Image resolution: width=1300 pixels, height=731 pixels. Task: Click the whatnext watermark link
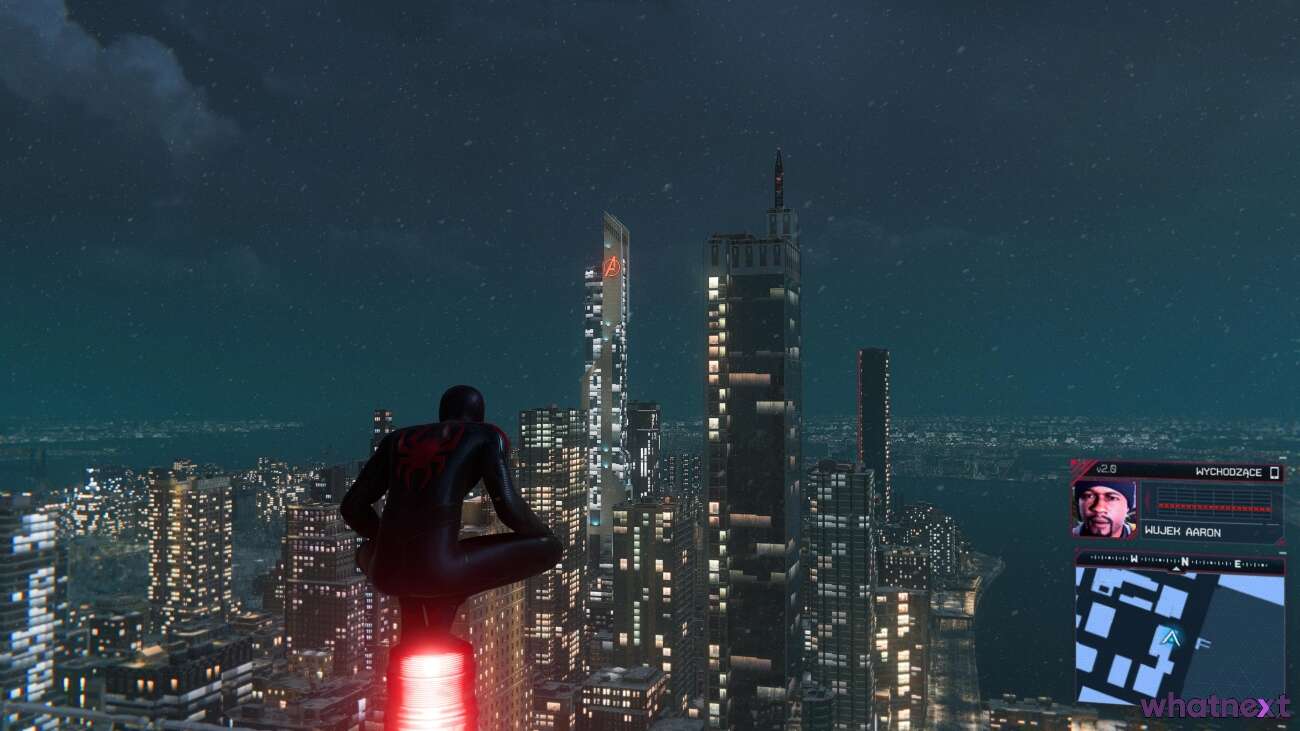coord(1215,707)
